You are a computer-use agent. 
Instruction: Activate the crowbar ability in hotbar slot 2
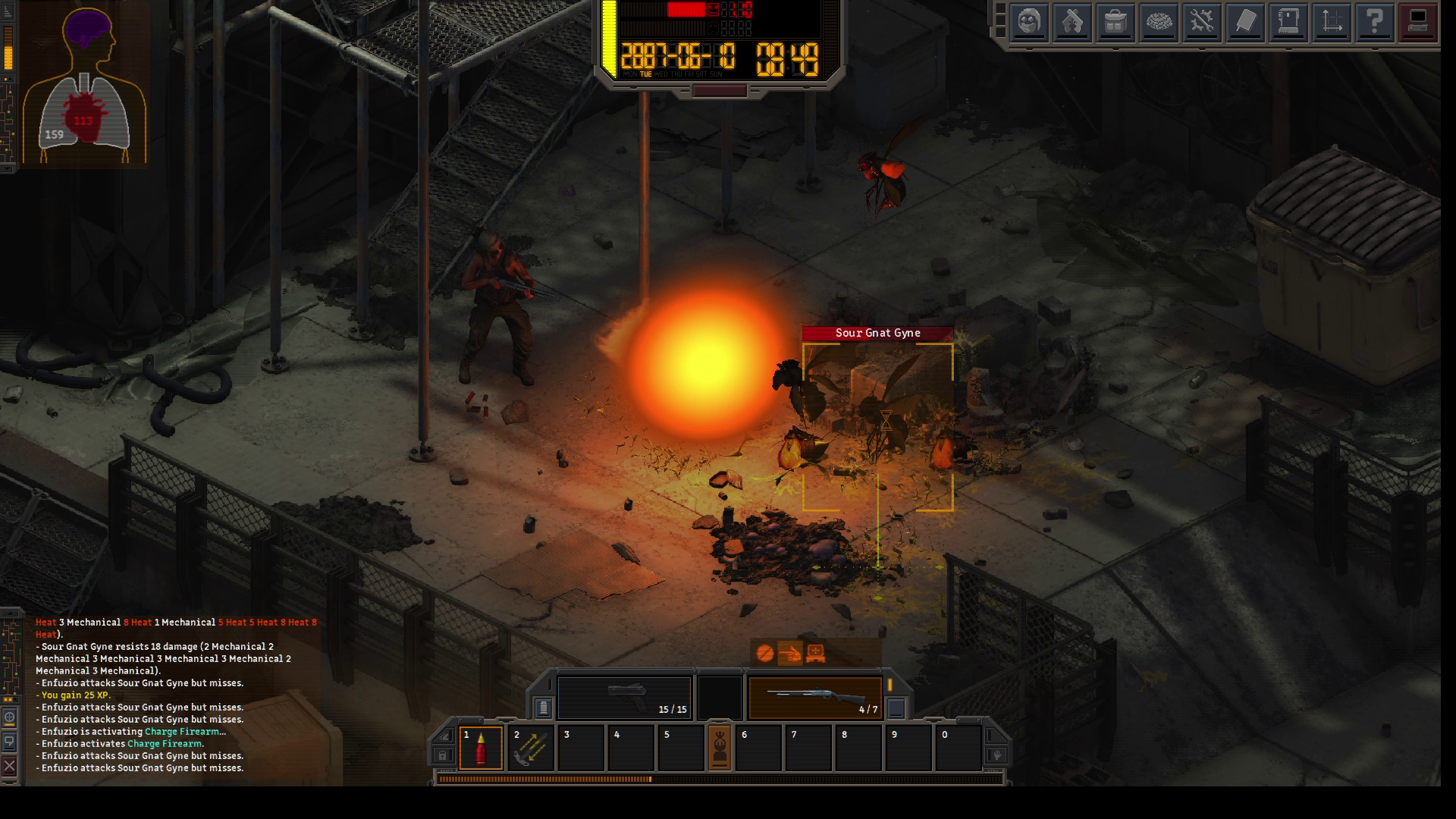pyautogui.click(x=531, y=748)
